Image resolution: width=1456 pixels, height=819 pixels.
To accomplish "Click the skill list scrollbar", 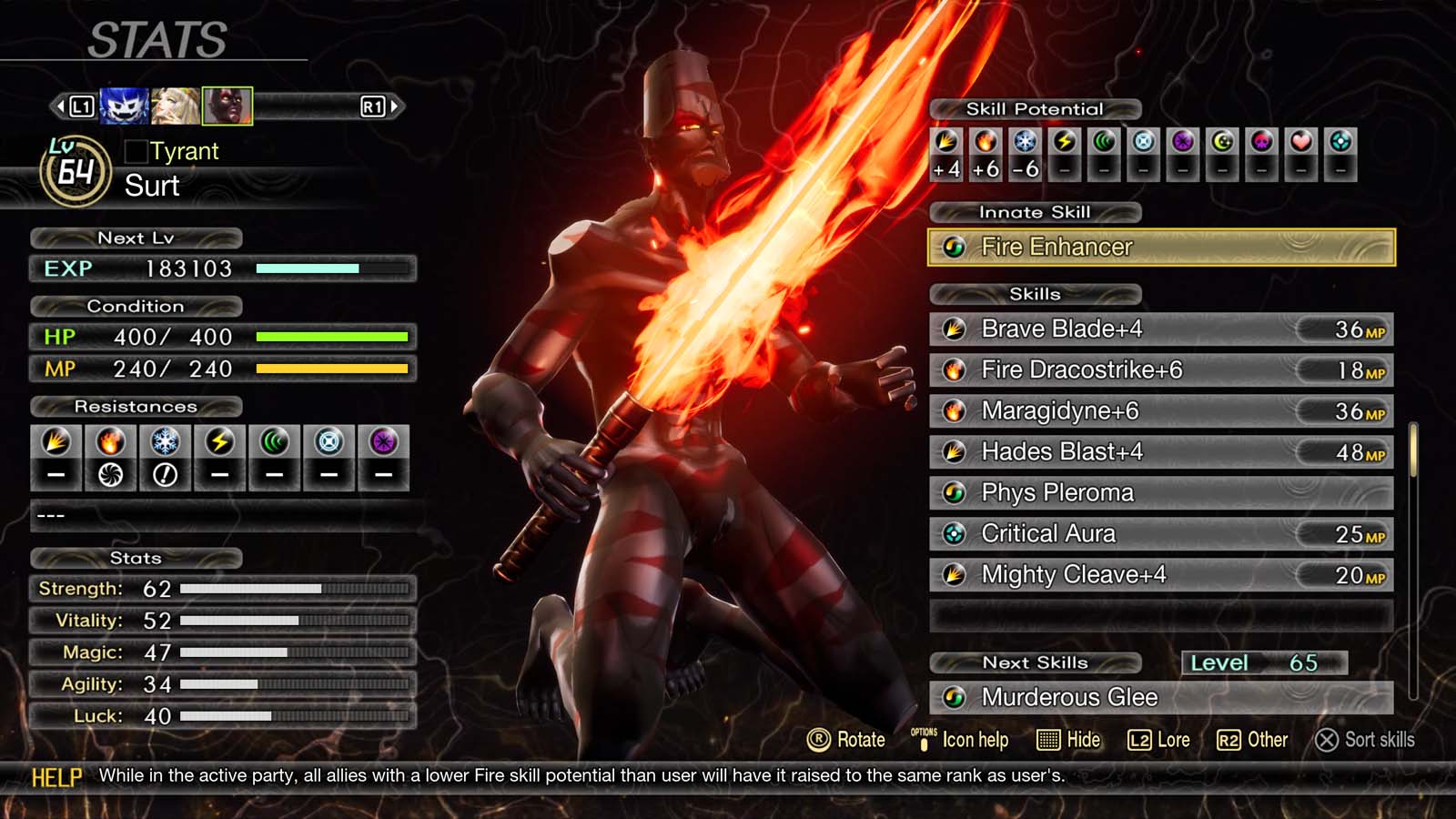I will click(x=1413, y=450).
